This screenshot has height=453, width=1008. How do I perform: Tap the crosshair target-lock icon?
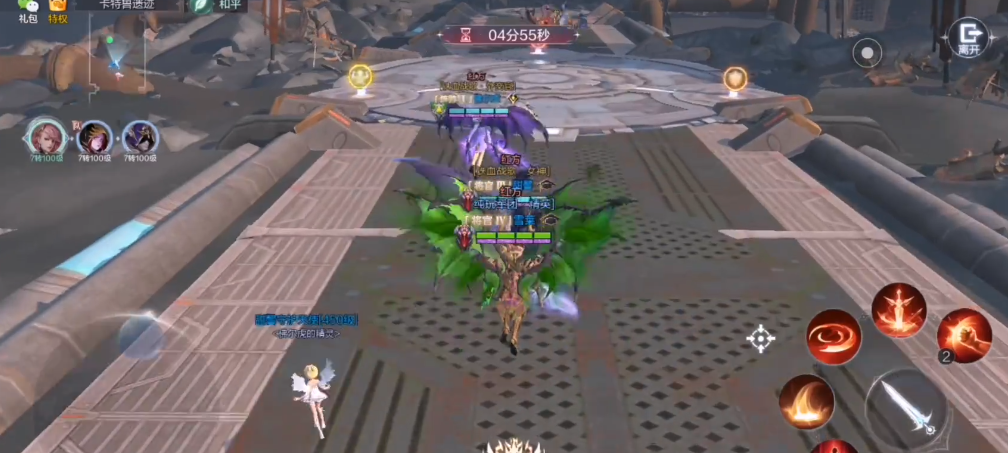coord(761,339)
